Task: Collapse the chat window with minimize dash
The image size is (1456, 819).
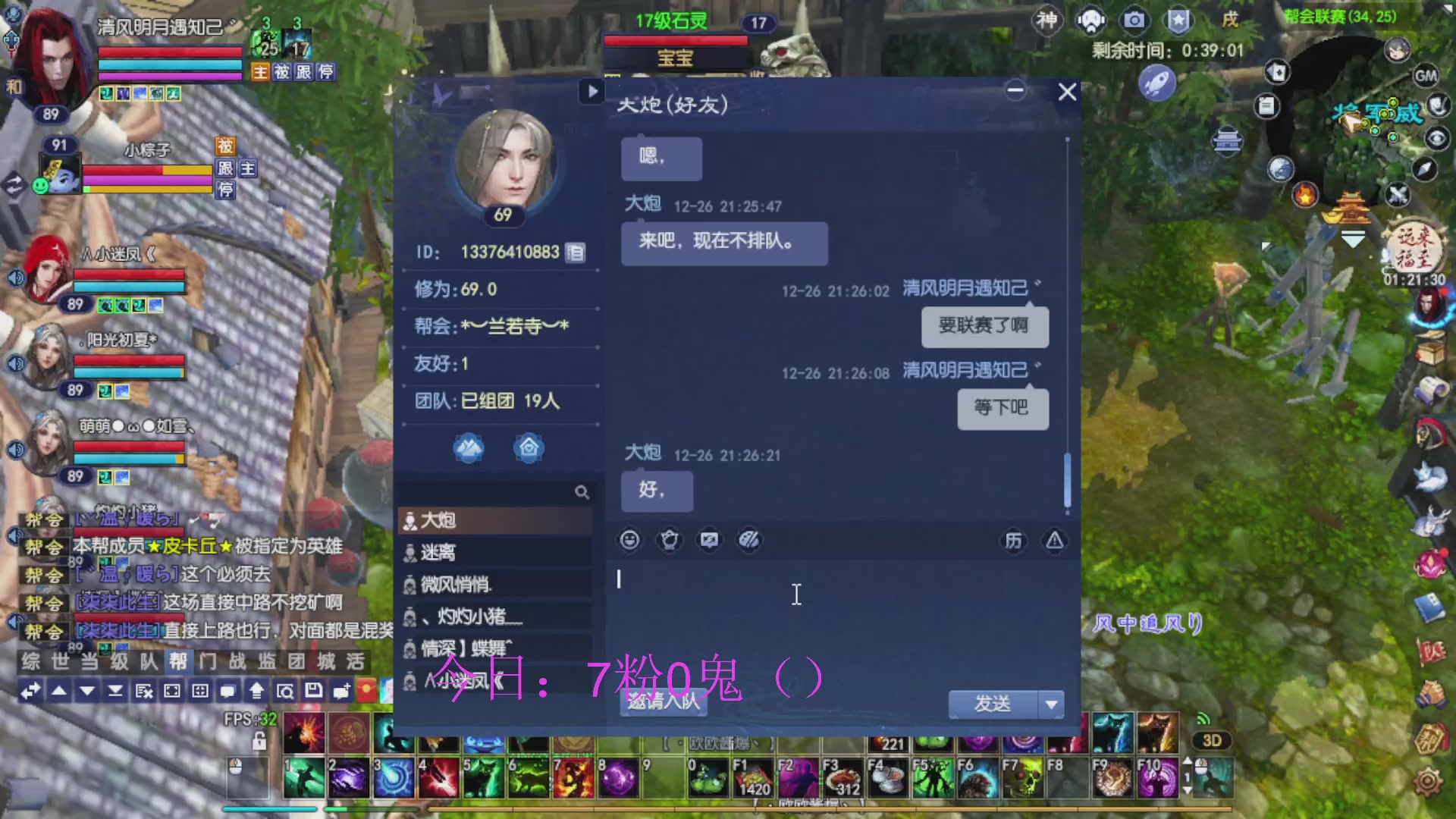Action: 1016,90
